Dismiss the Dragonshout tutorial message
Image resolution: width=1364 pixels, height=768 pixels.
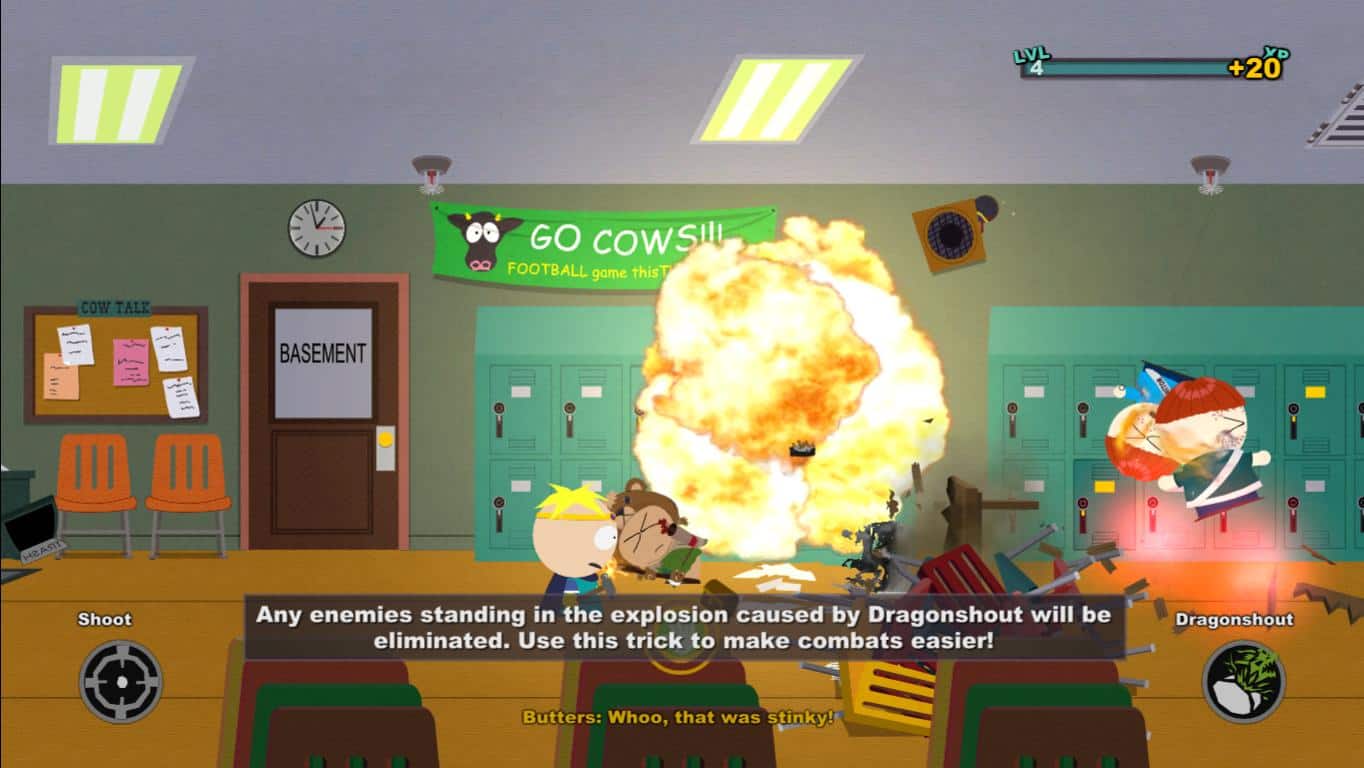coord(682,625)
